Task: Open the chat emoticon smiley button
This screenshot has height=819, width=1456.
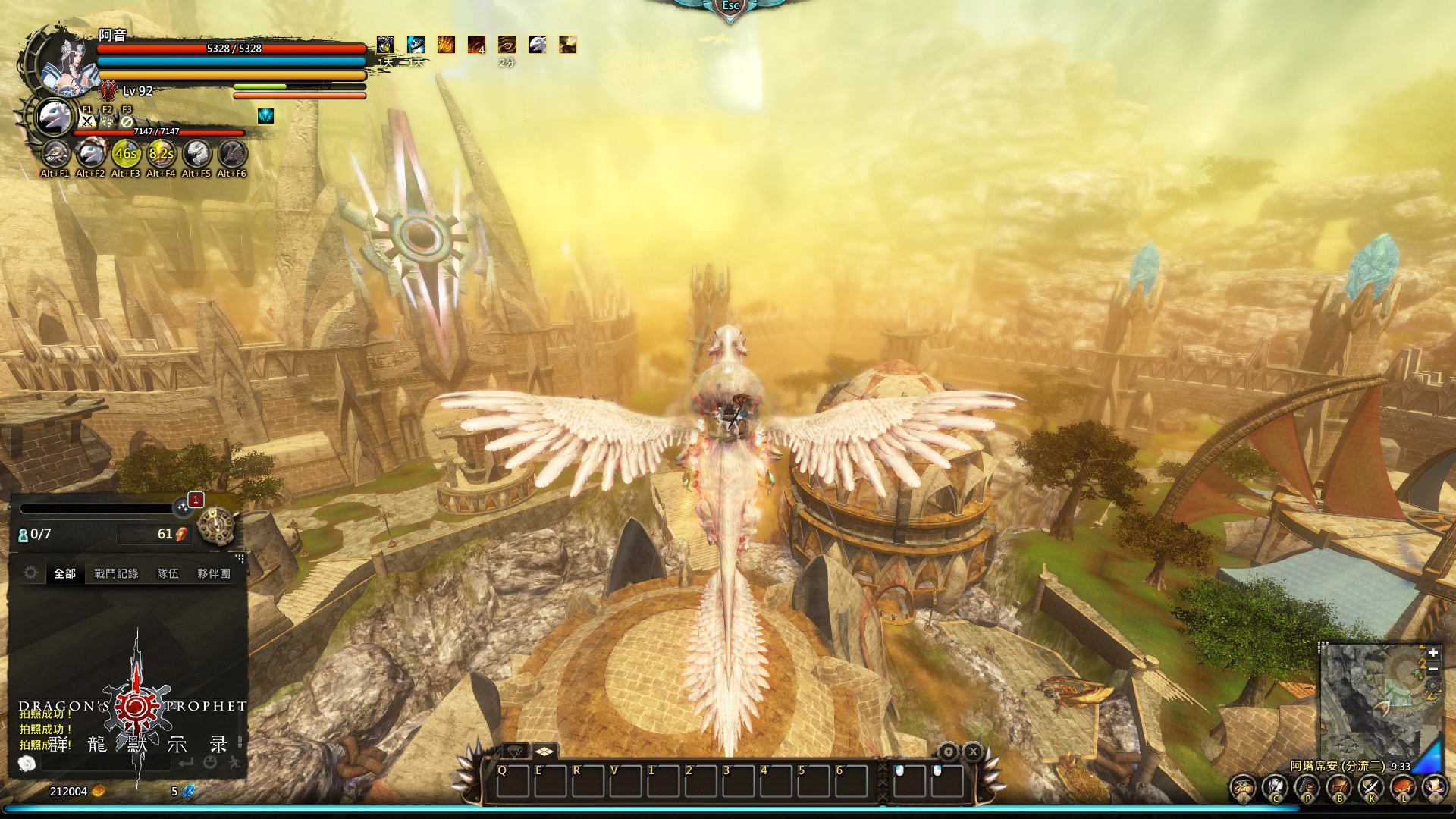Action: coord(210,762)
